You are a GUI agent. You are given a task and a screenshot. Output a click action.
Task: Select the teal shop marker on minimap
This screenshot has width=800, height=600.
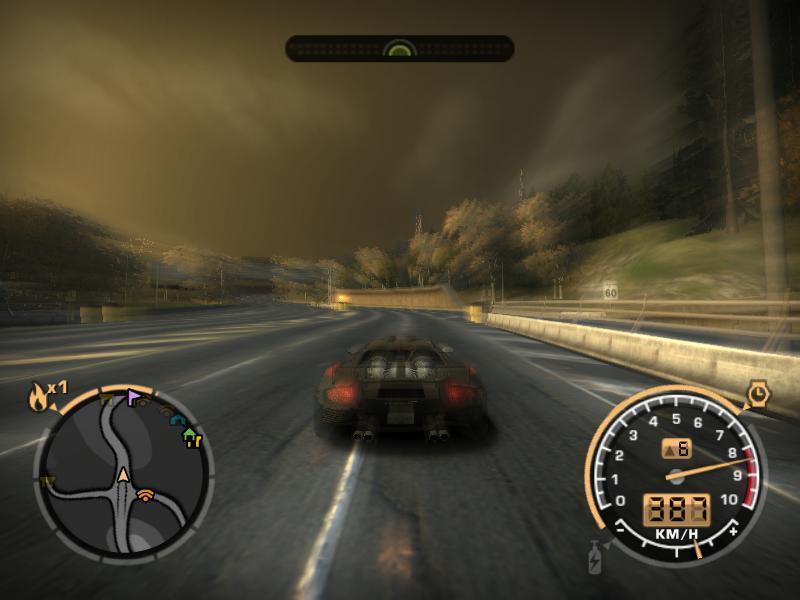(x=179, y=422)
